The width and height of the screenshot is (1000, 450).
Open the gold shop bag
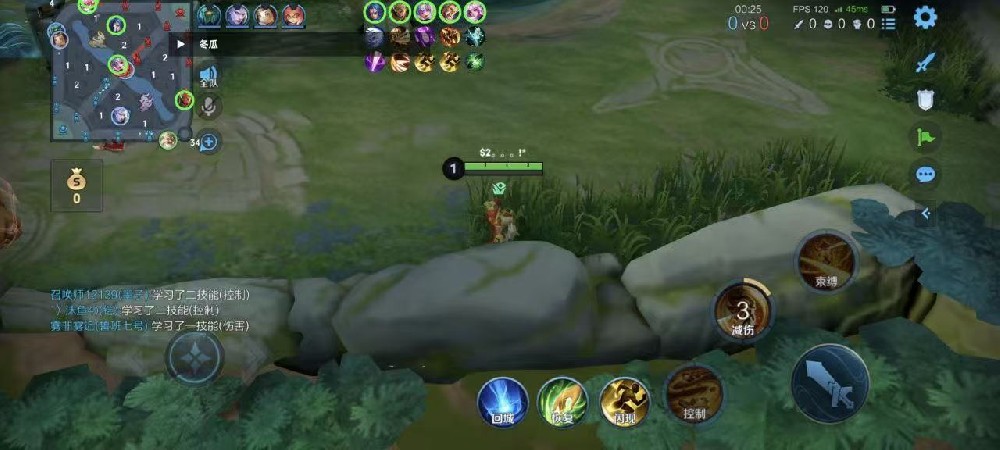click(x=76, y=185)
